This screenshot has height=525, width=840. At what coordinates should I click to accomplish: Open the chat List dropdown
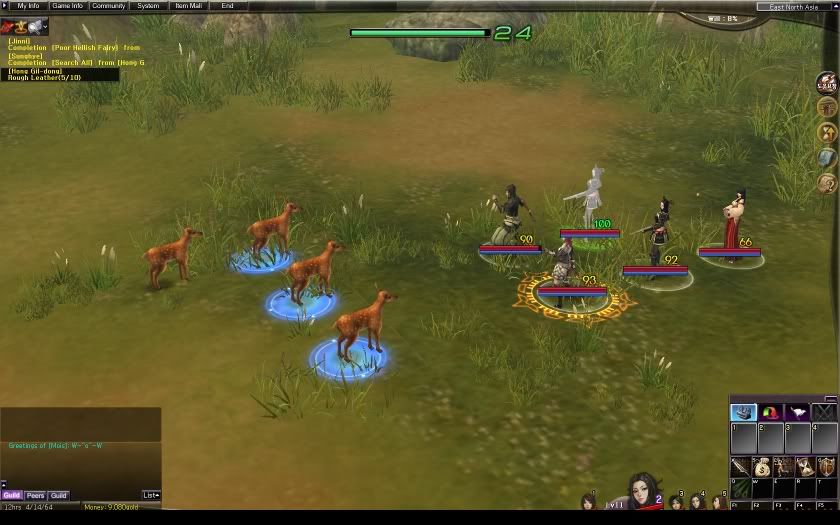pyautogui.click(x=151, y=495)
